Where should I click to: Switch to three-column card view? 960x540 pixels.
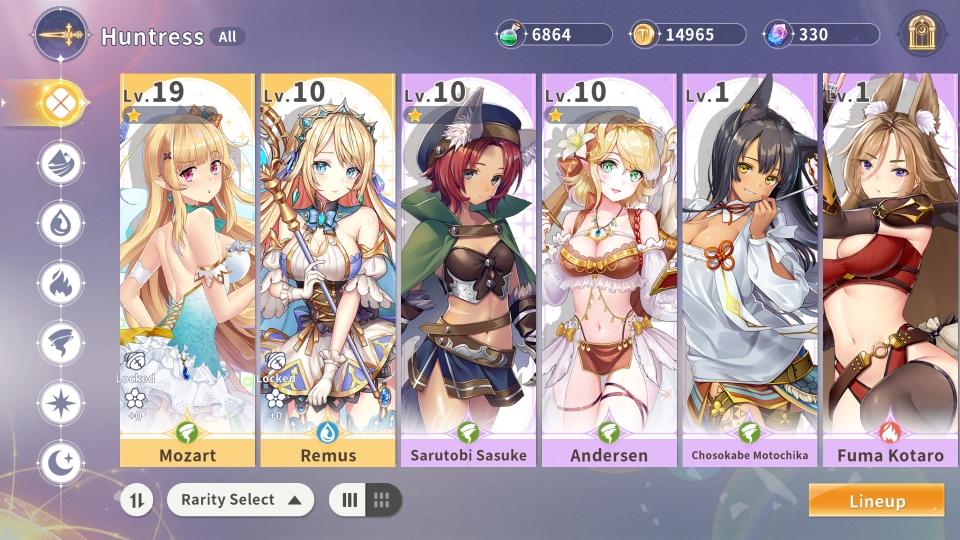click(350, 500)
